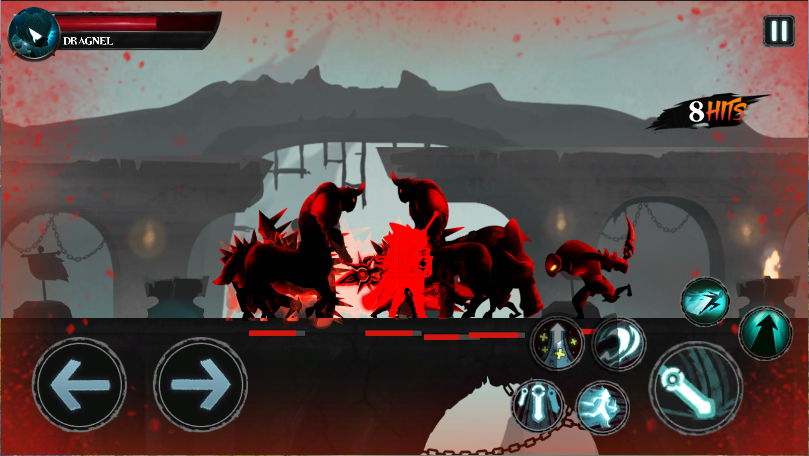Tap the move right arrow button
Viewport: 809px width, 456px height.
coord(200,383)
